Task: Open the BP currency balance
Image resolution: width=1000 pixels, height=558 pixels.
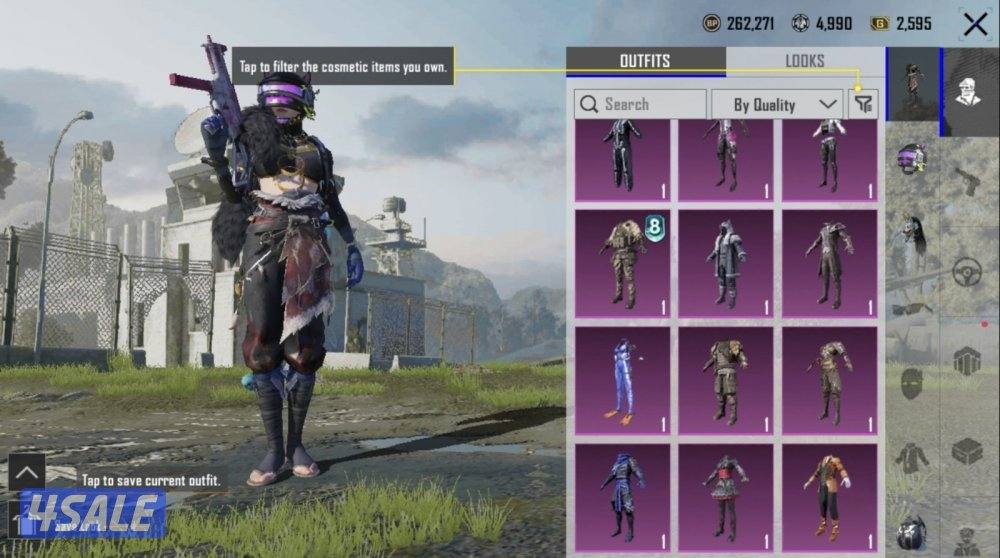Action: (x=742, y=23)
